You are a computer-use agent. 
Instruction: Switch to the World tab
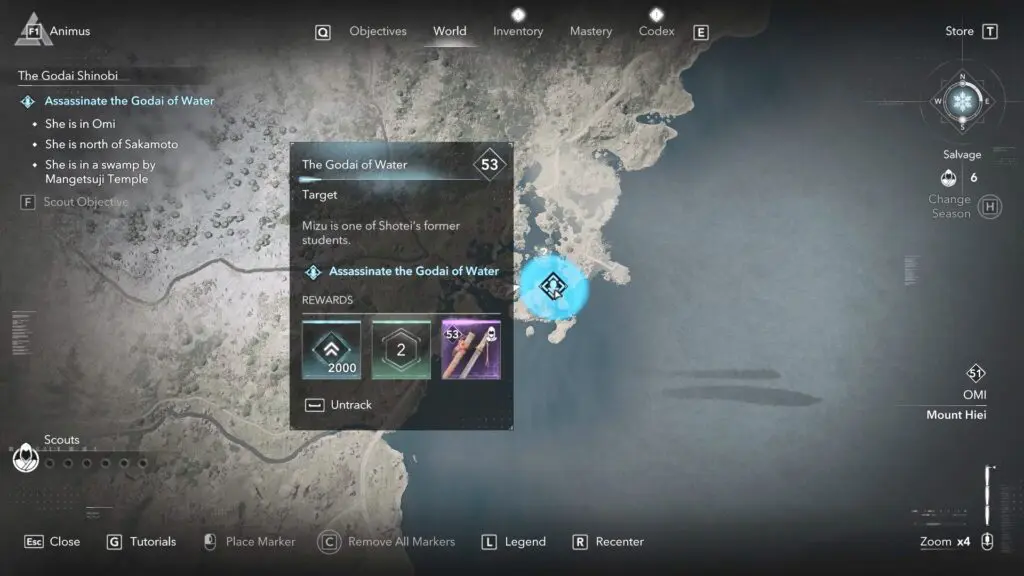coord(449,31)
